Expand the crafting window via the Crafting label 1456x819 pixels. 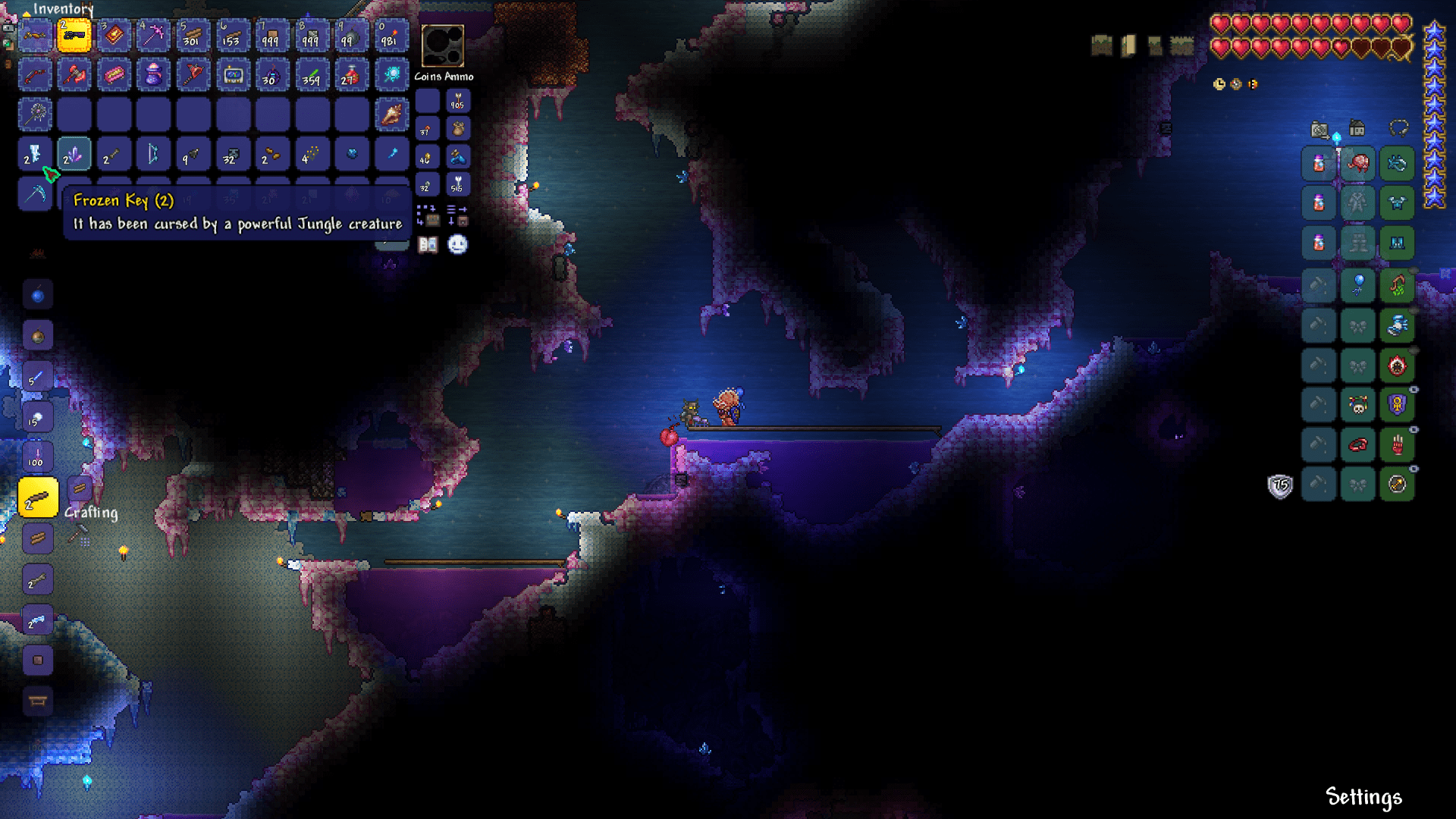point(91,513)
